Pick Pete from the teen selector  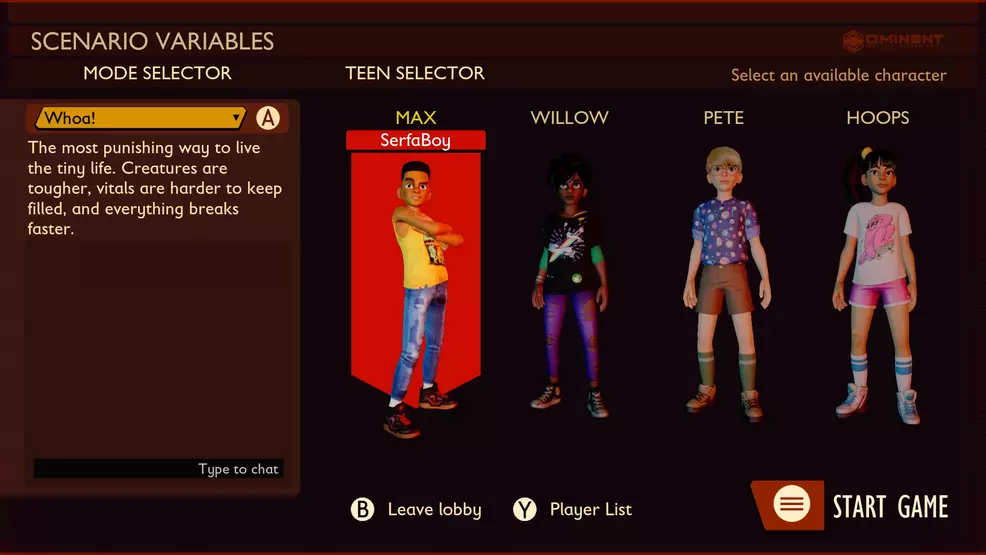(722, 280)
